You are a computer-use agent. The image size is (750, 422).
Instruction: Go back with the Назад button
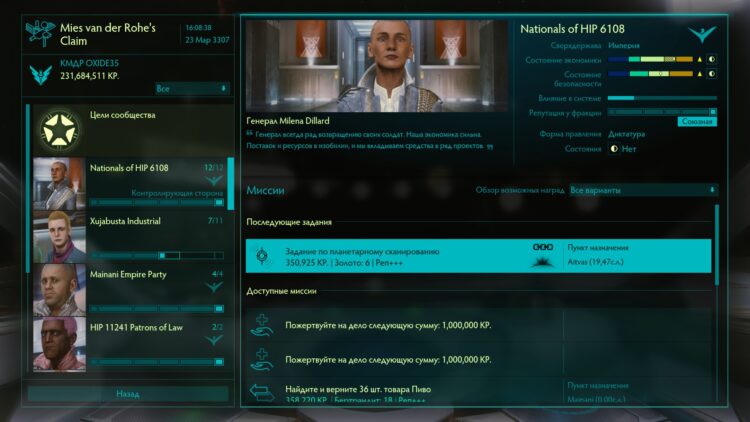[127, 394]
